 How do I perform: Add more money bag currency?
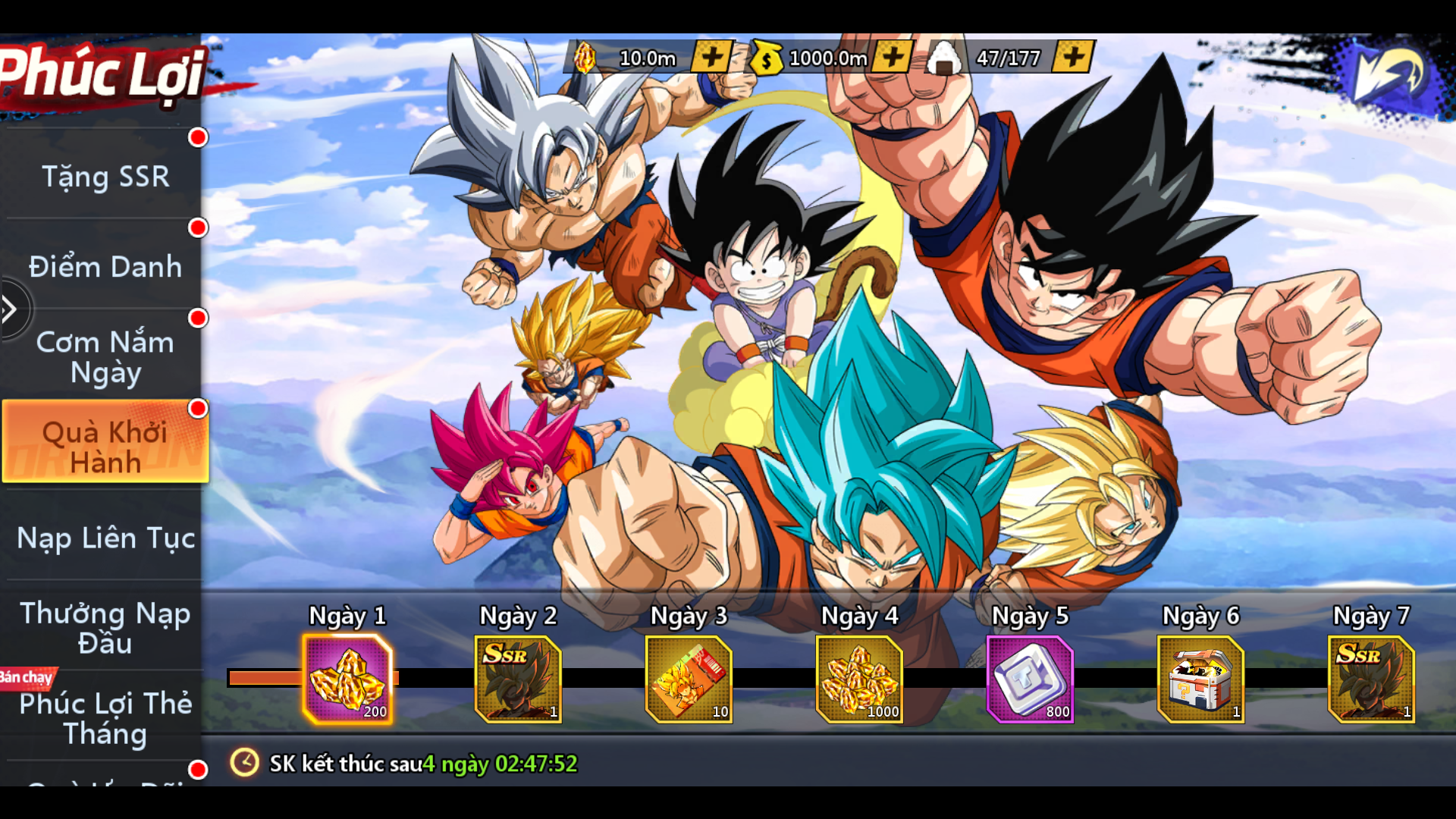click(x=893, y=57)
